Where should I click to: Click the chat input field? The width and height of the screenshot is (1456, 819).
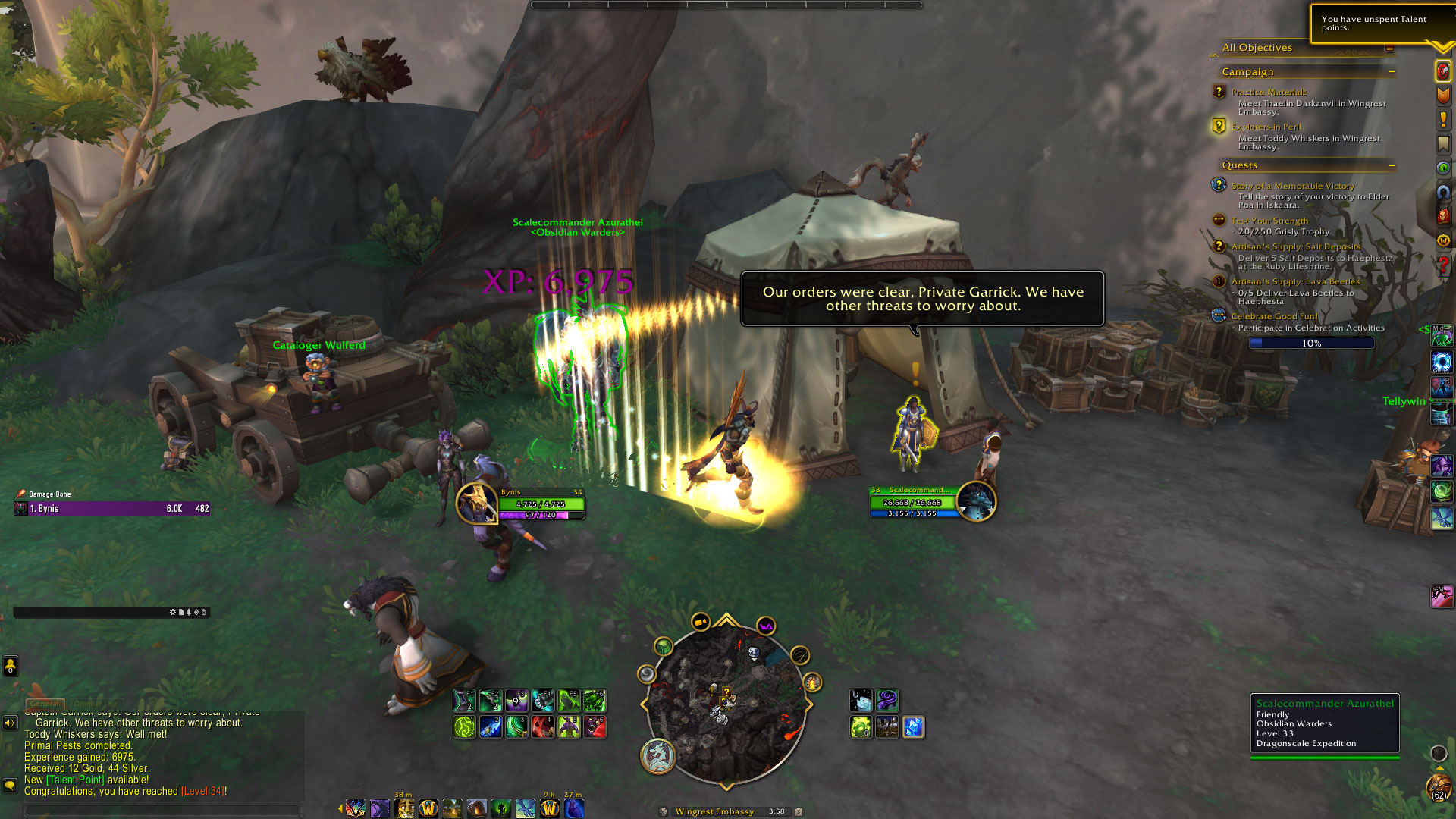163,809
